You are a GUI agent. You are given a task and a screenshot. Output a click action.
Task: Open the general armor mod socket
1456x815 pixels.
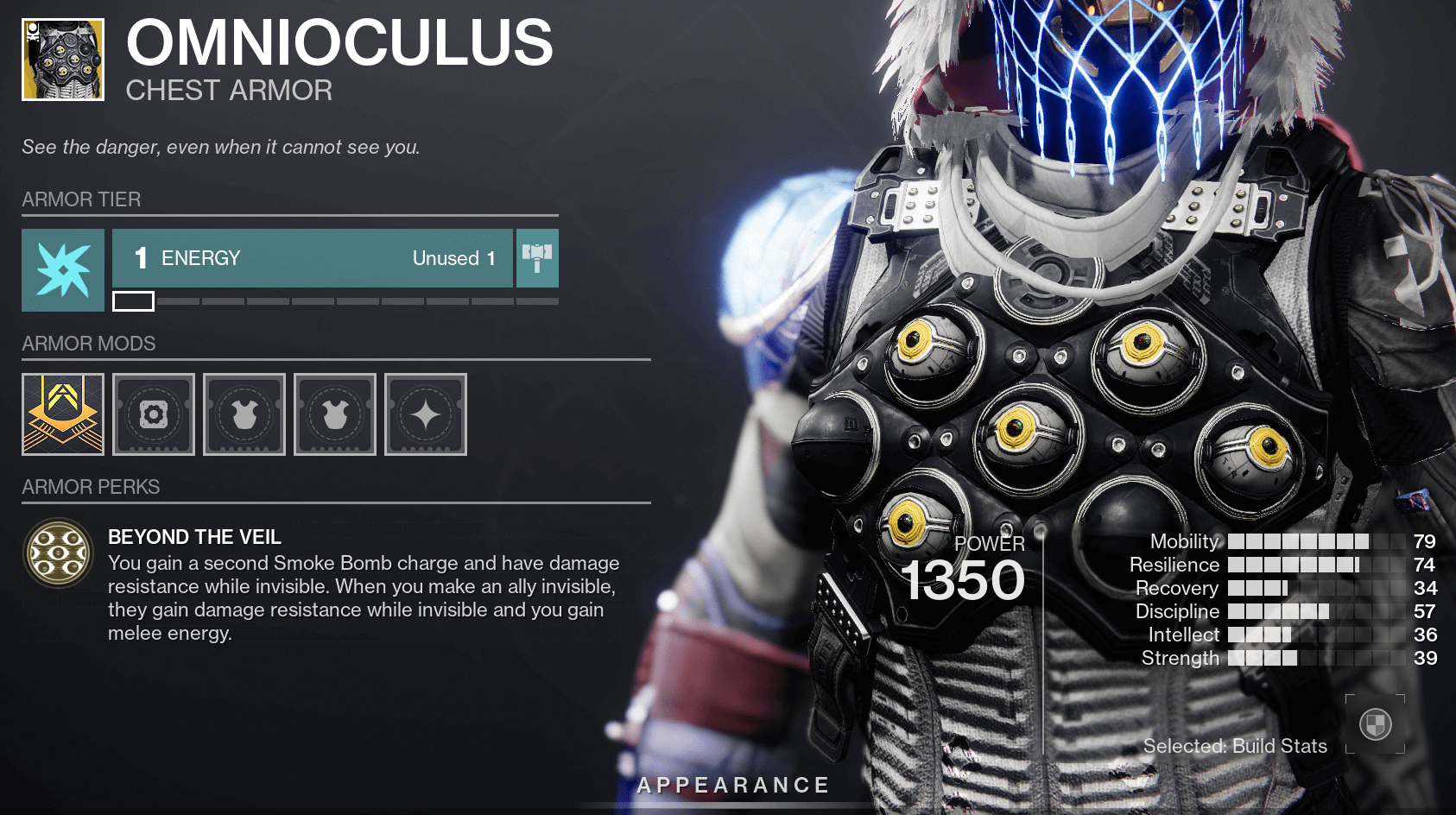tap(153, 414)
